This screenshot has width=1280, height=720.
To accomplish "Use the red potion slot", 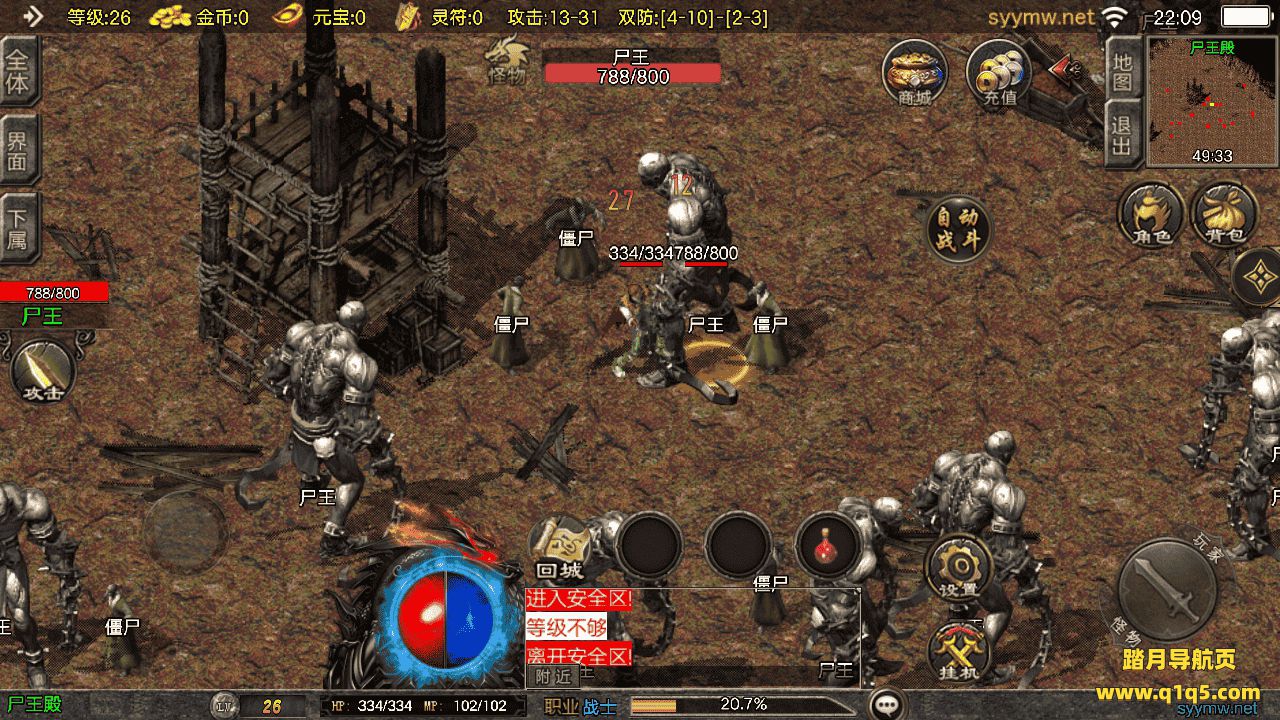I will pyautogui.click(x=828, y=546).
